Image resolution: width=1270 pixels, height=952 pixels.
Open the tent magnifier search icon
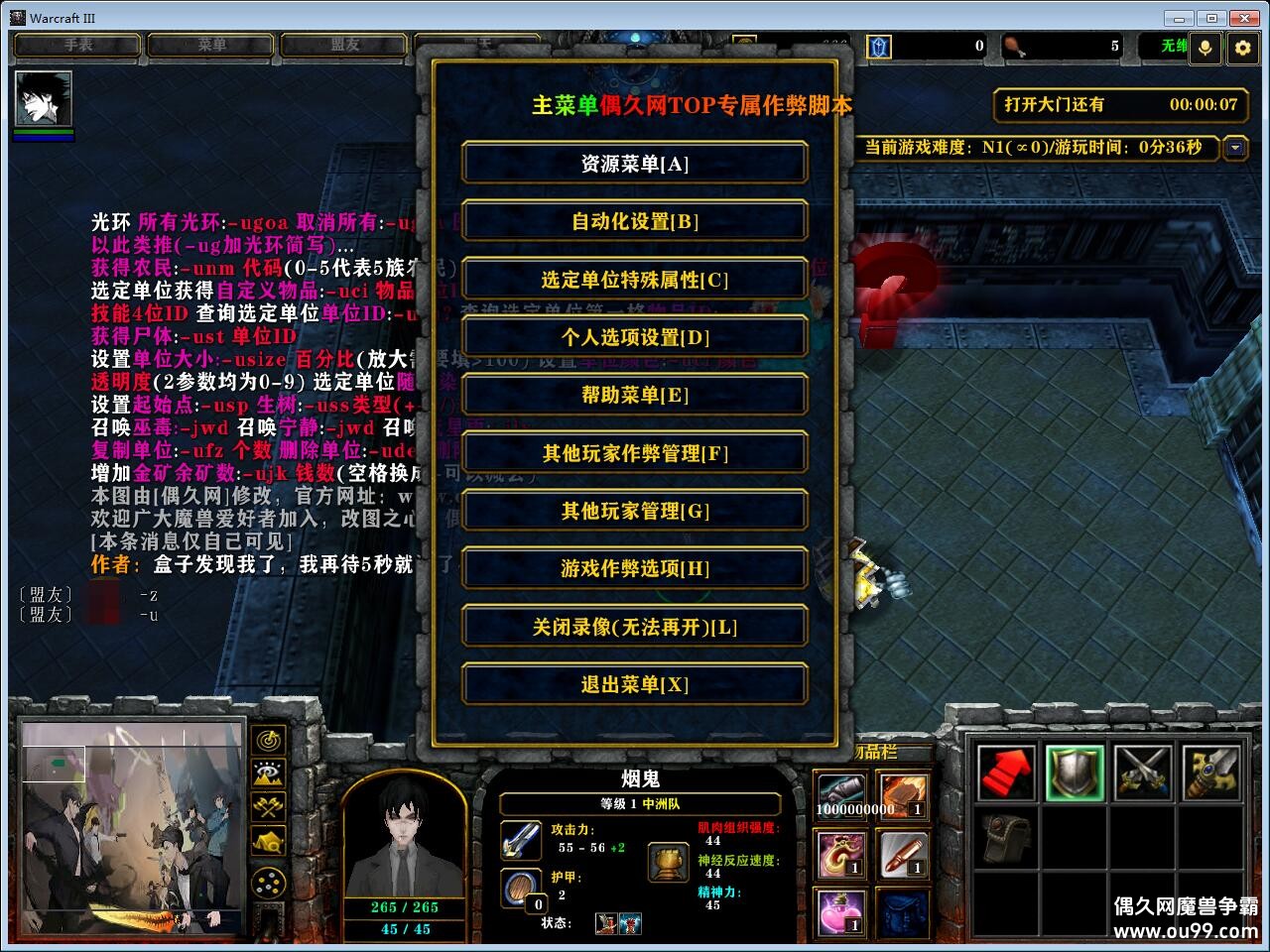268,839
